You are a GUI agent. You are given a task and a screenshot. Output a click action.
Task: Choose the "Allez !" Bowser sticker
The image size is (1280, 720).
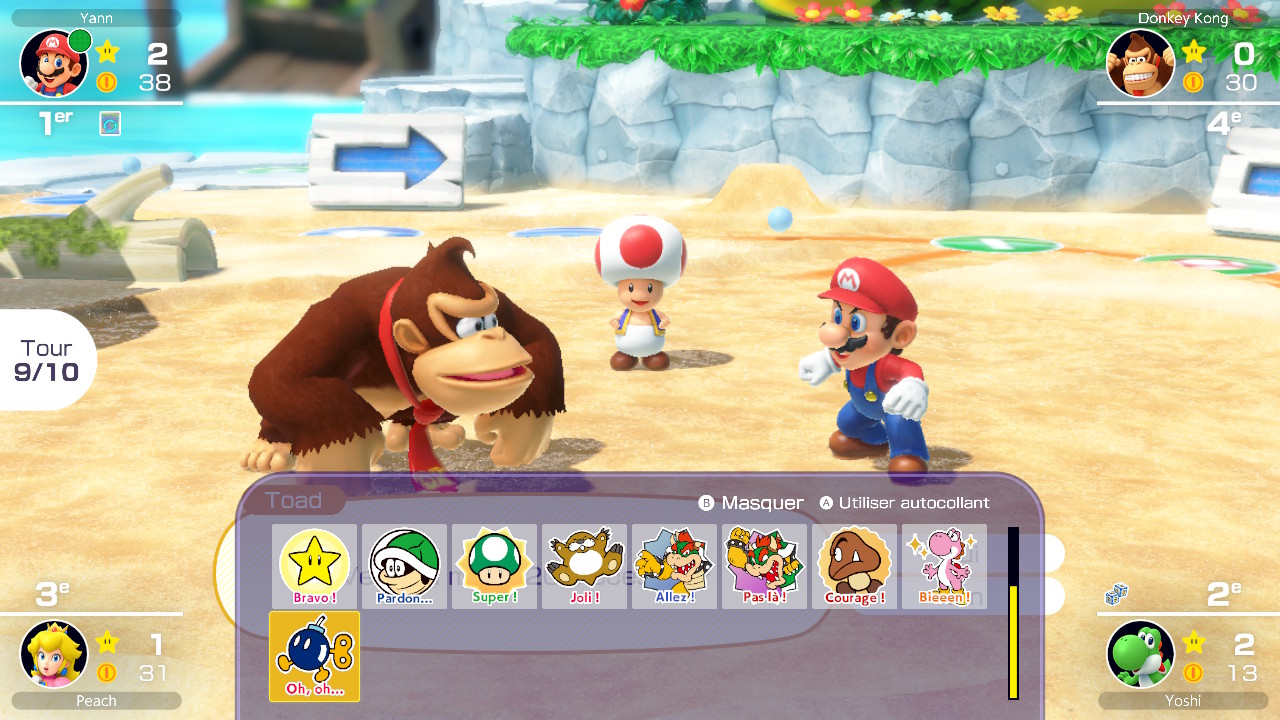click(674, 566)
